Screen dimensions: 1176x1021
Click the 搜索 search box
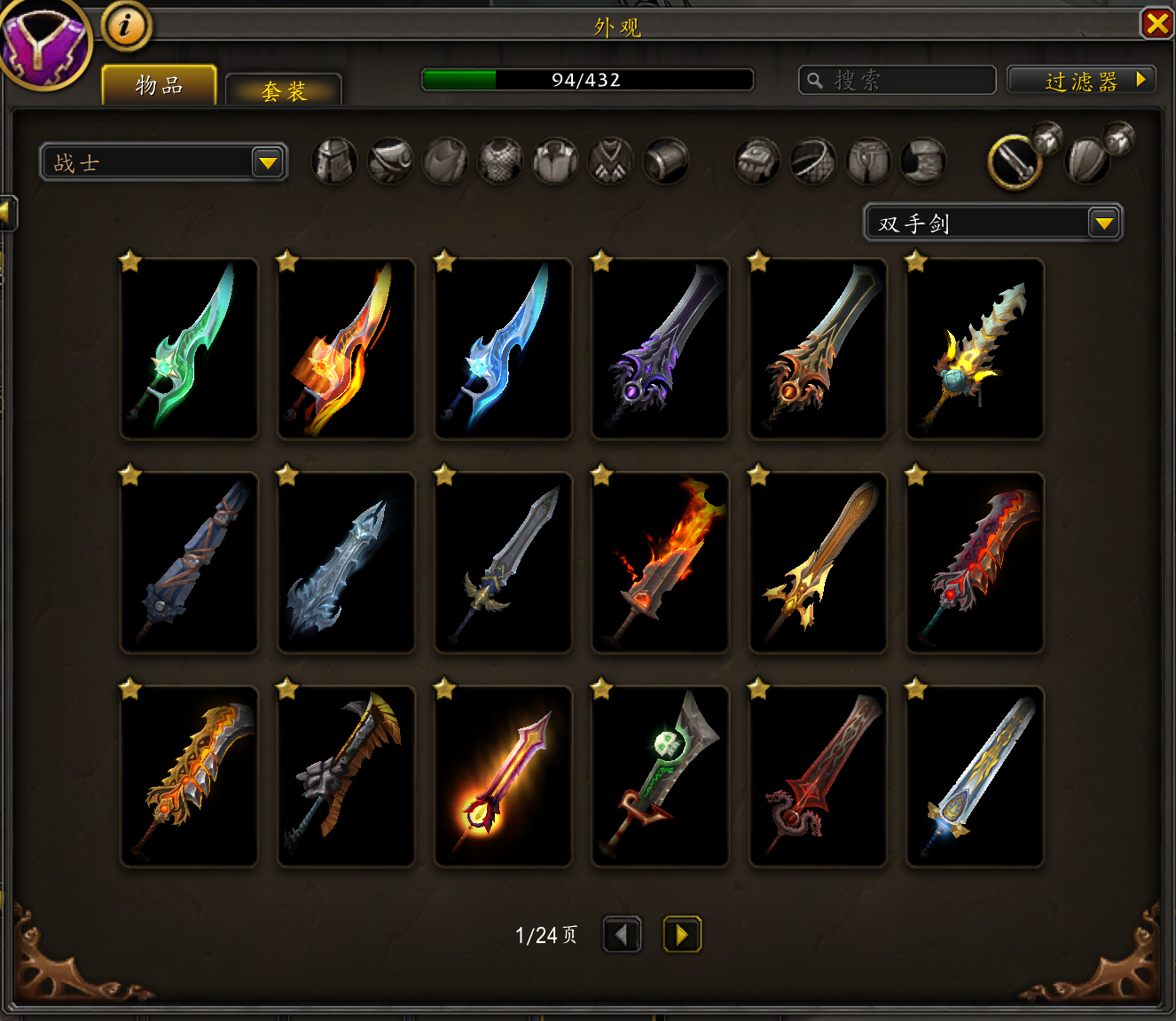click(898, 81)
